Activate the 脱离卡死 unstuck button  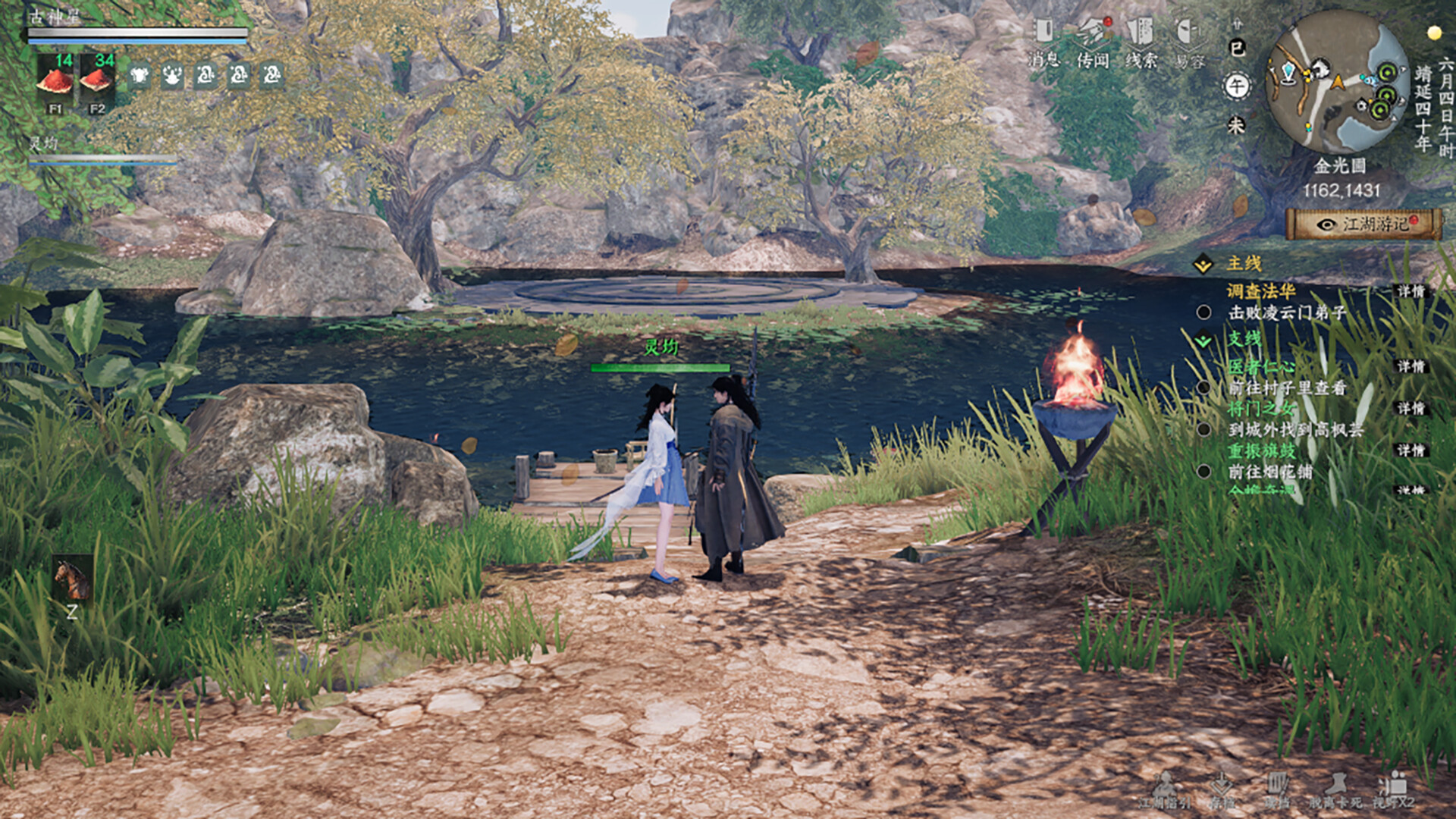(1335, 790)
